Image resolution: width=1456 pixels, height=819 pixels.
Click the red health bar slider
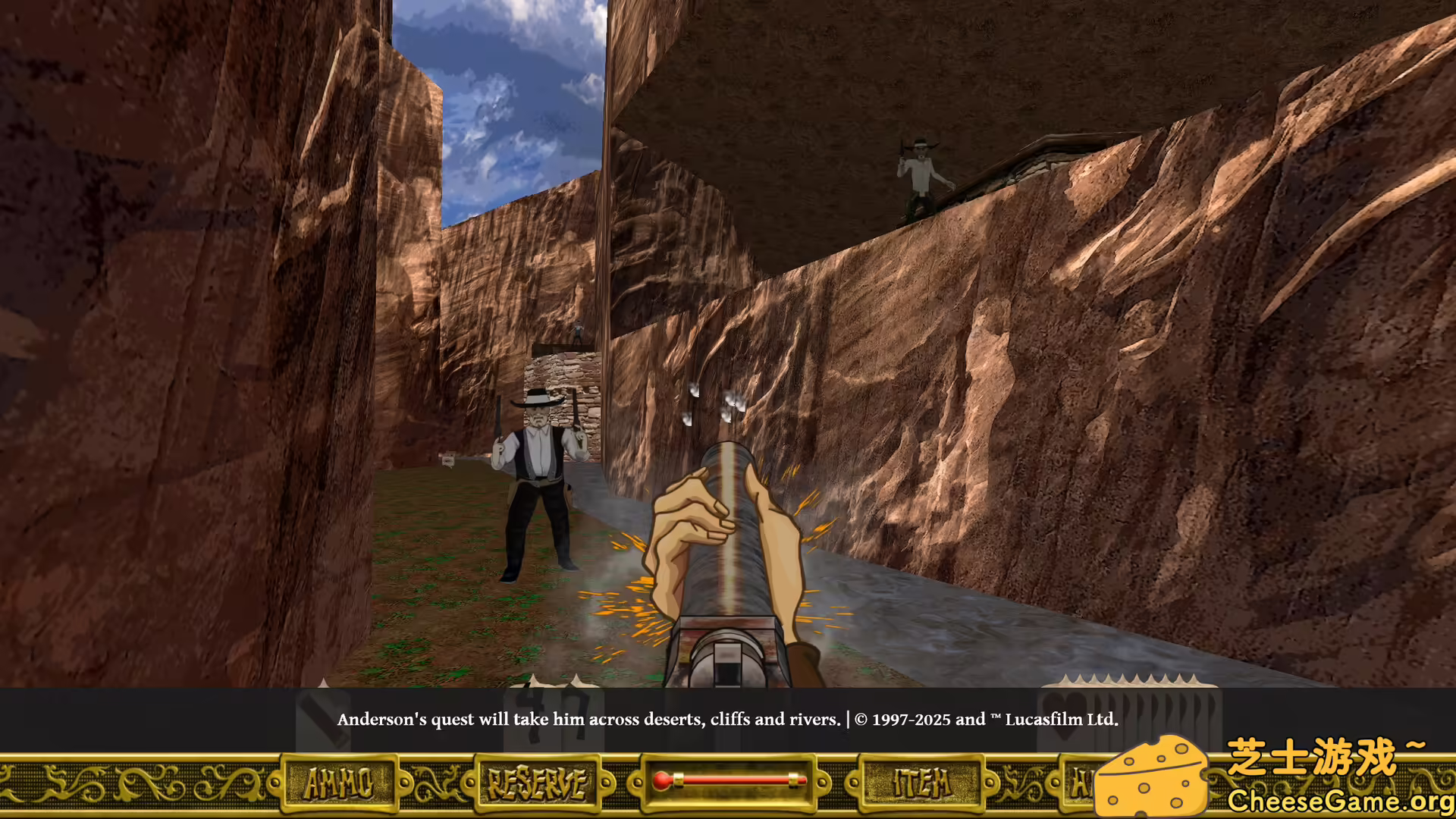coord(730,781)
